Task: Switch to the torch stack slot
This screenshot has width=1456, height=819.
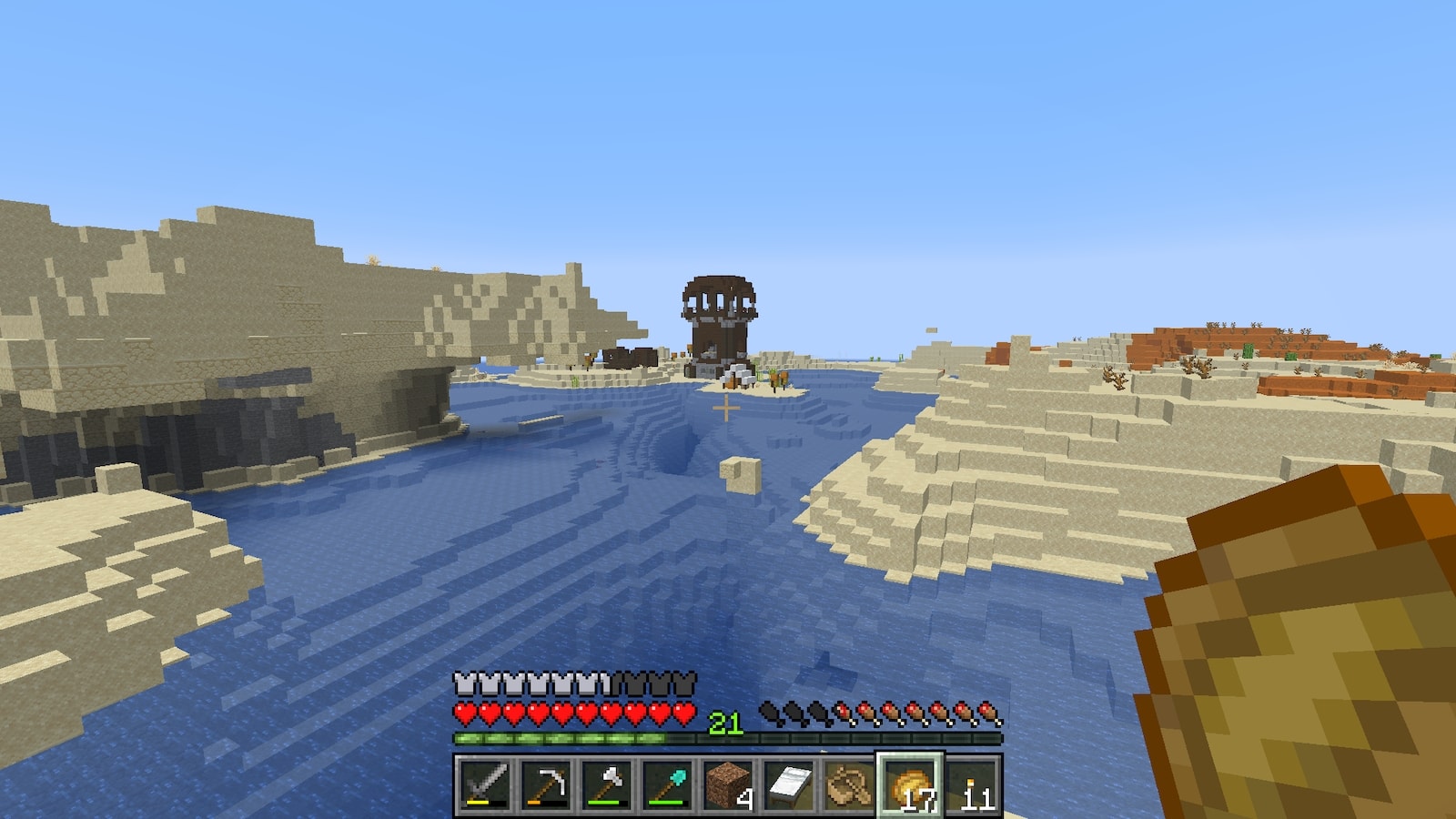Action: coord(972,784)
